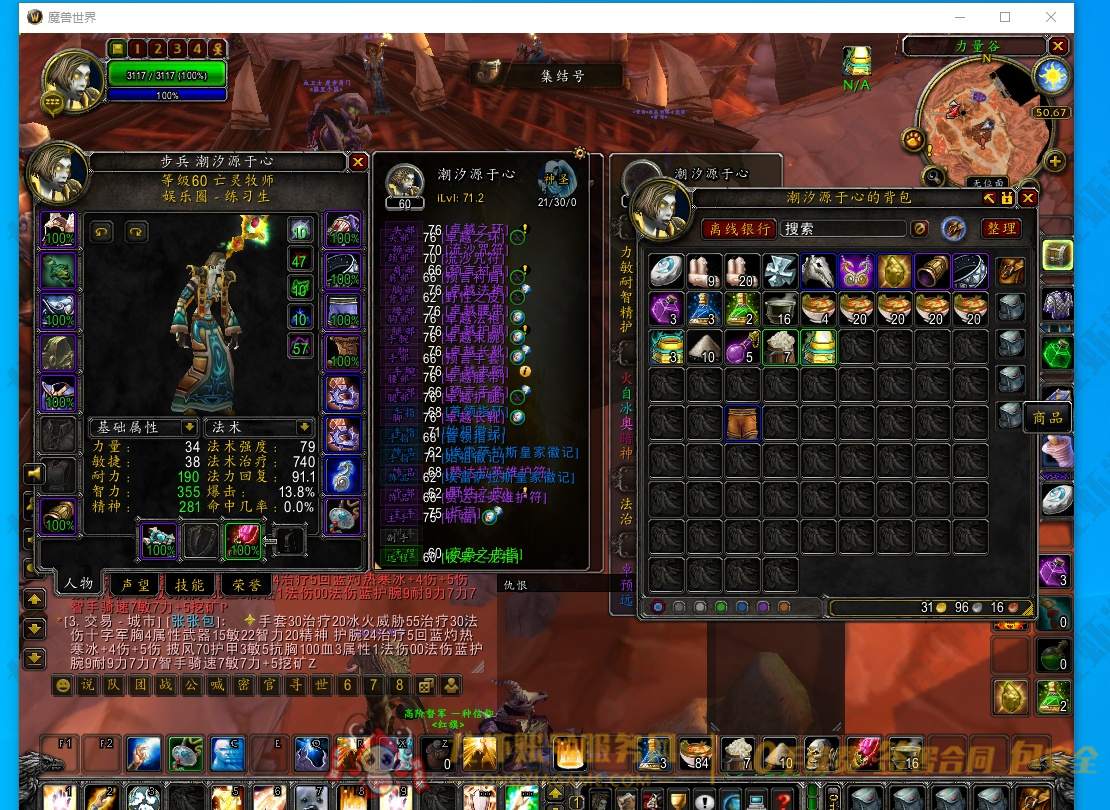Close the game window
This screenshot has height=810, width=1110.
point(1051,17)
